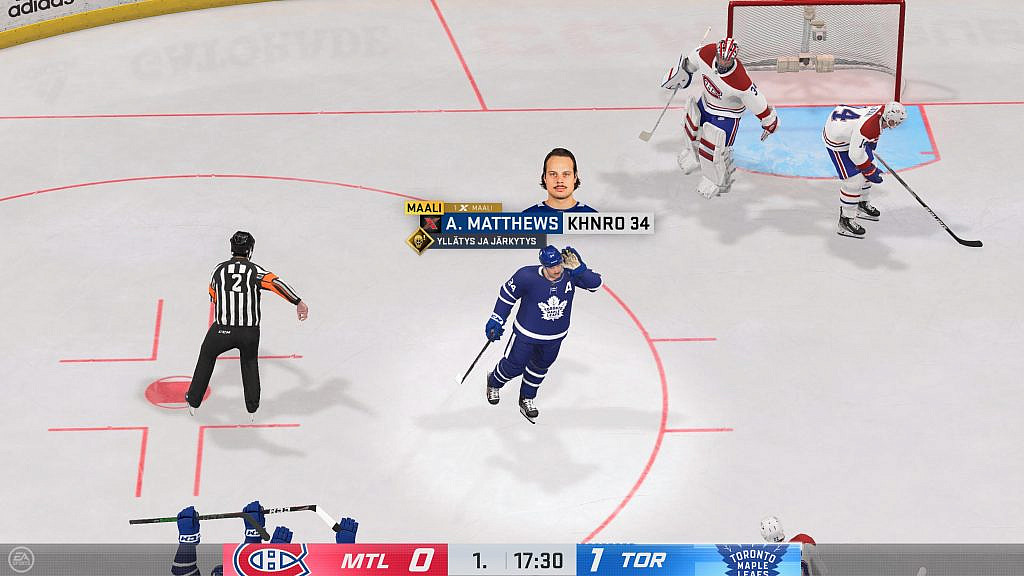Click the Montreal Canadiens logo on scoreboard
Image resolution: width=1024 pixels, height=576 pixels.
[271, 560]
